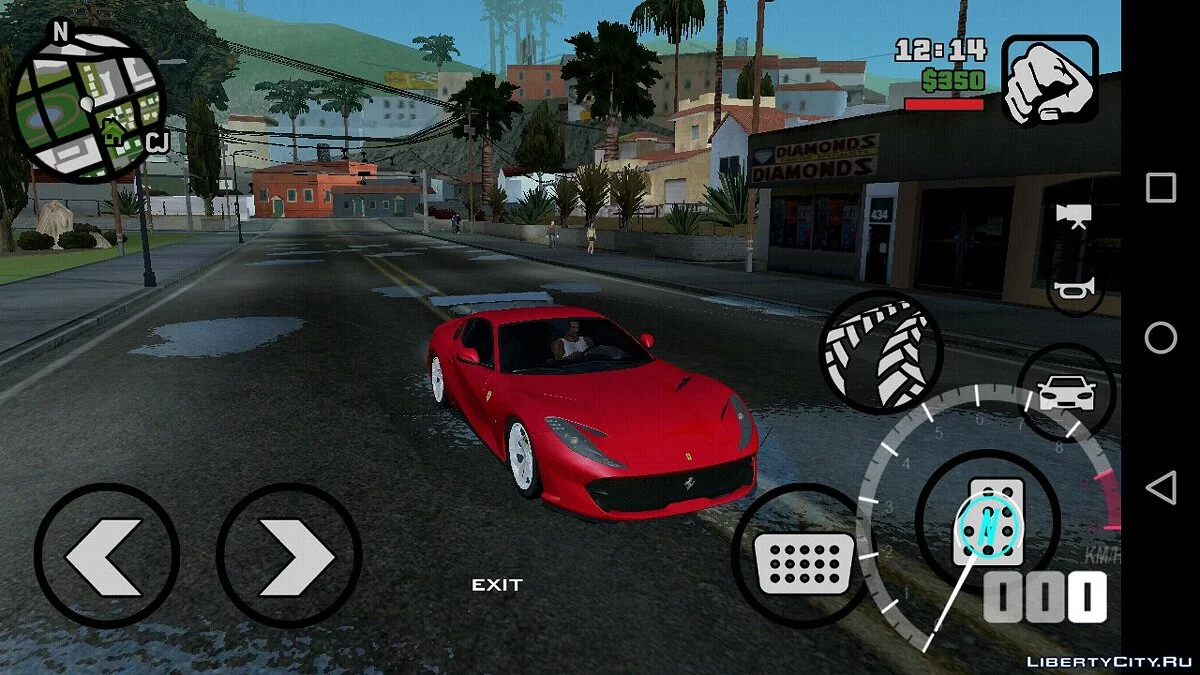
Task: Switch camera view with the camera icon
Action: click(1072, 217)
